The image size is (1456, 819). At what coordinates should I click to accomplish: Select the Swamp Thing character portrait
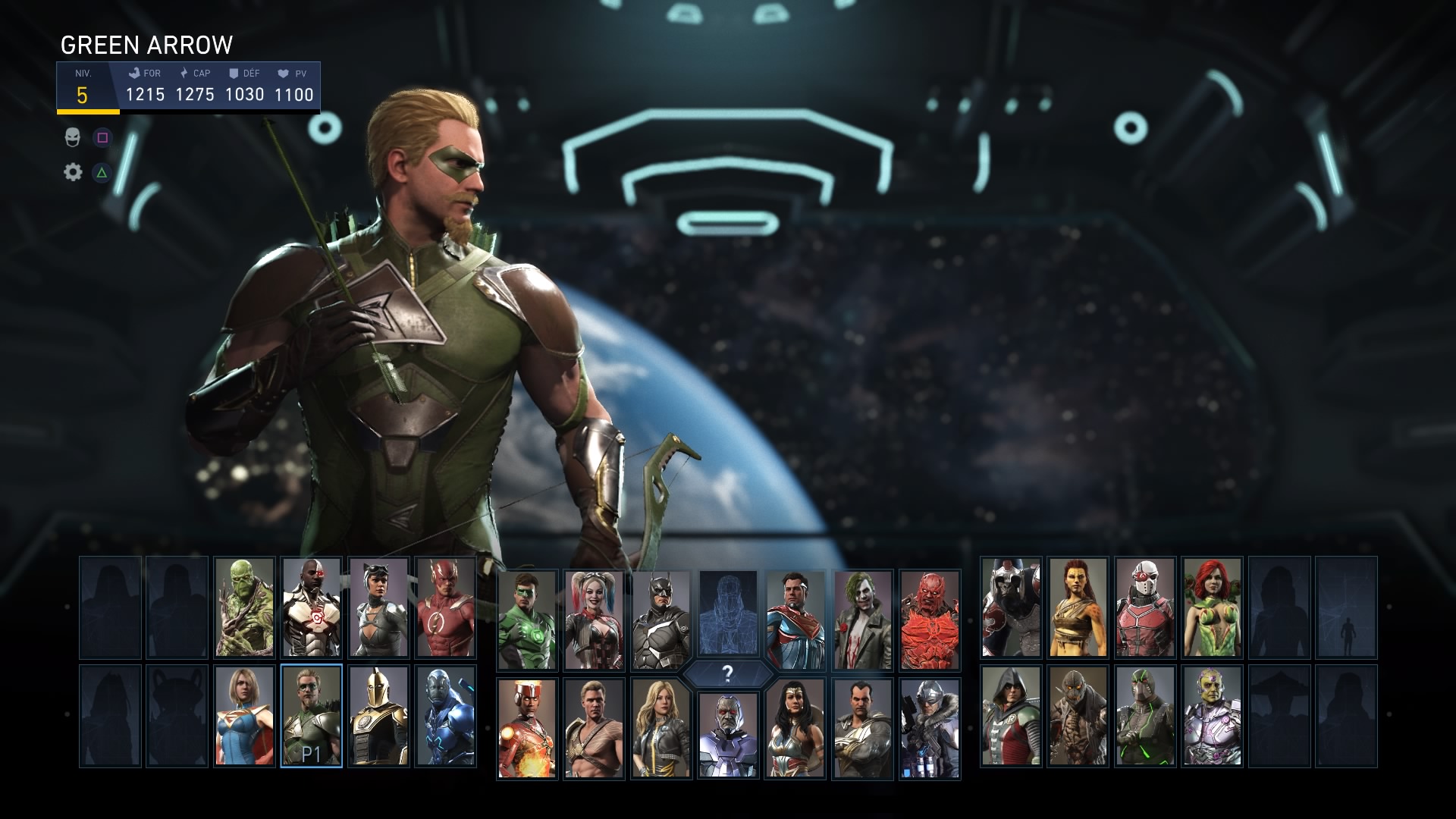point(244,607)
